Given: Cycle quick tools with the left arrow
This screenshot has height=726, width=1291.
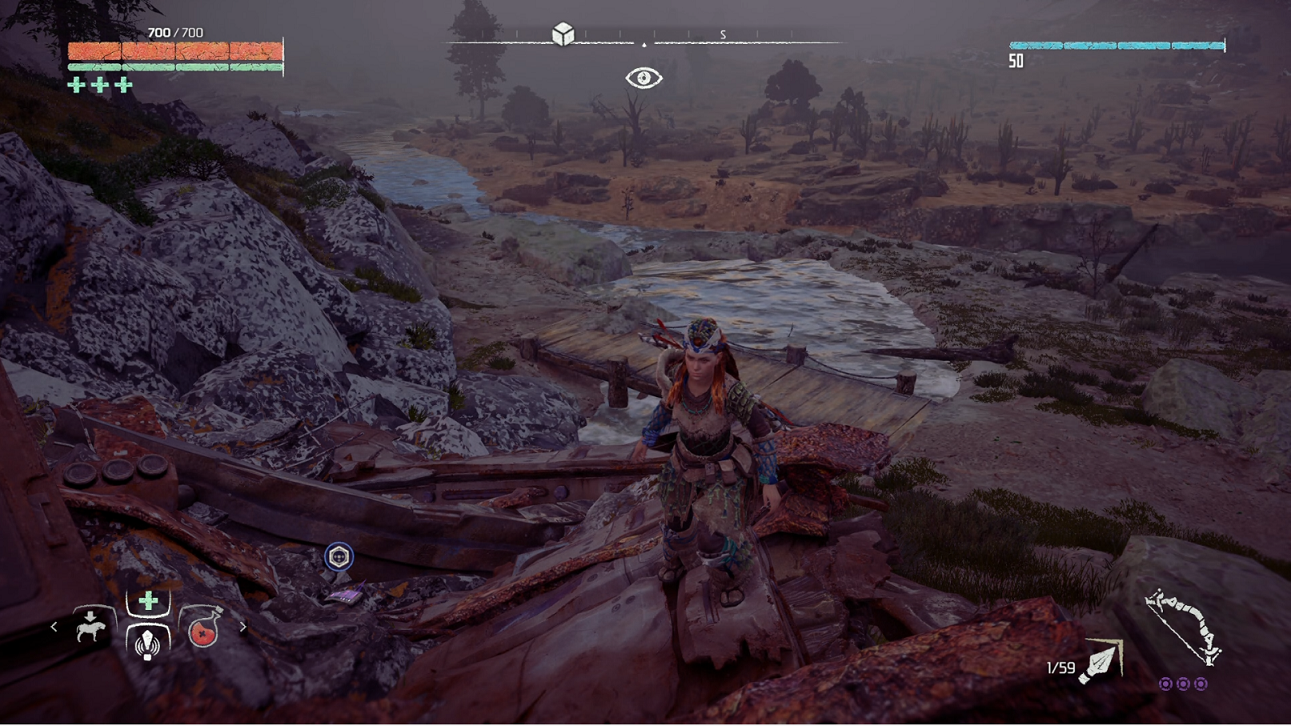Looking at the screenshot, I should (54, 627).
